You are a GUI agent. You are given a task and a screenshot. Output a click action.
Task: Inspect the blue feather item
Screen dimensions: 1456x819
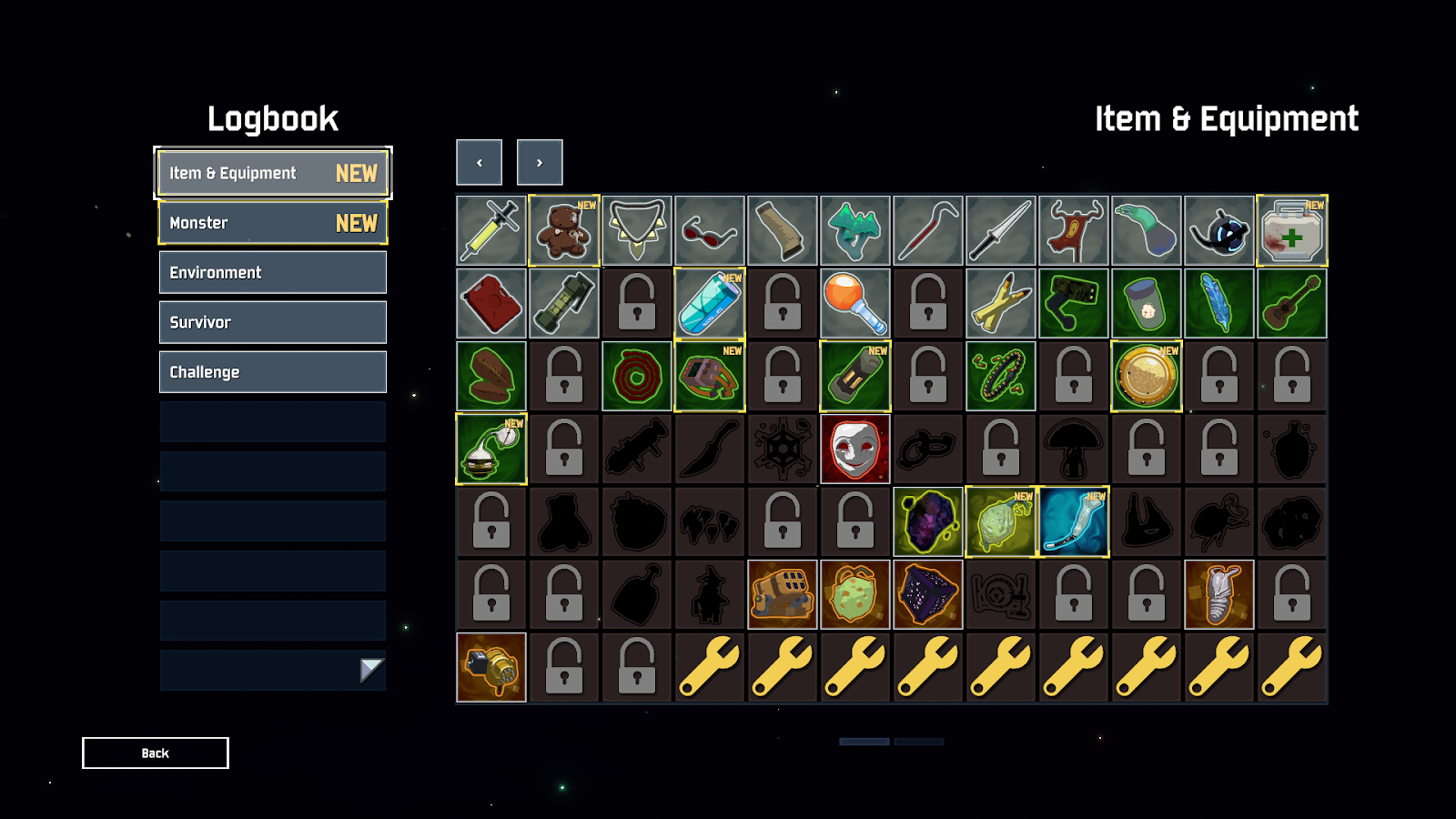click(x=1219, y=304)
